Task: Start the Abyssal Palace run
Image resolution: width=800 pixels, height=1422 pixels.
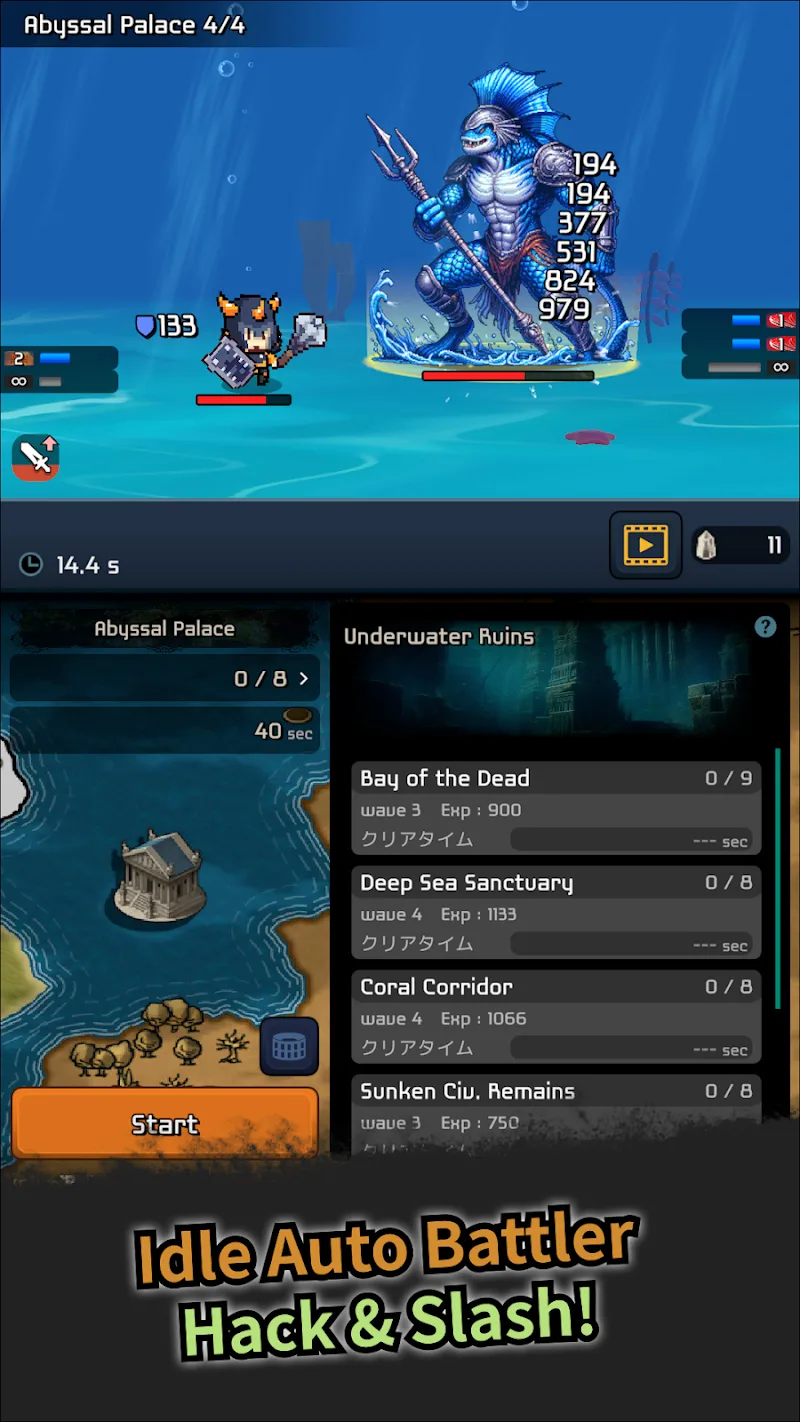Action: click(165, 1123)
